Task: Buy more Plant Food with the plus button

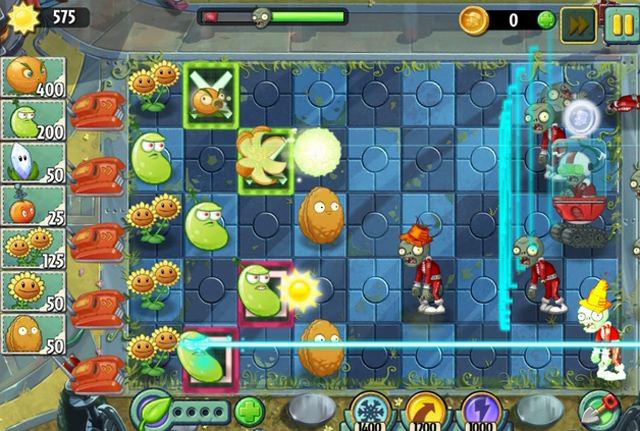Action: coord(249,410)
